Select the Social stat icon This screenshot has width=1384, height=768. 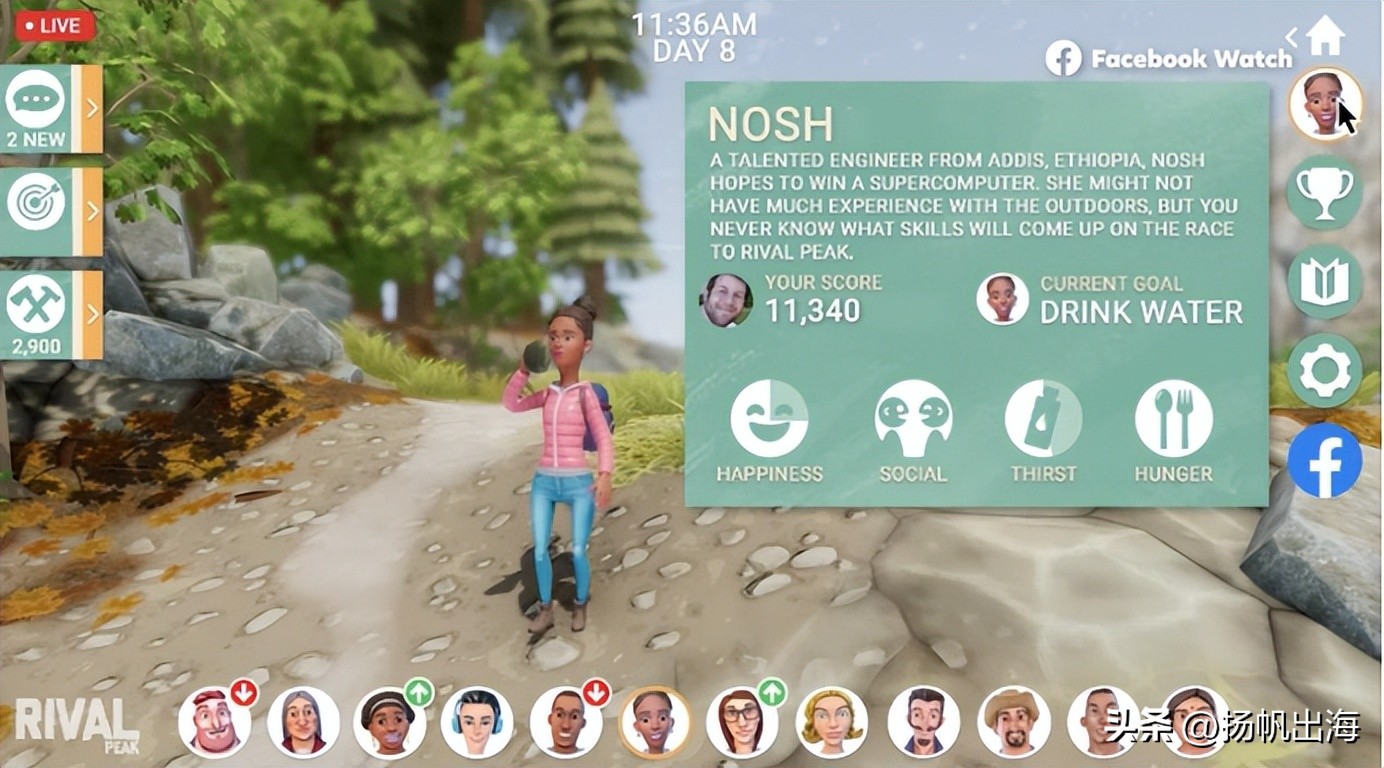click(912, 419)
